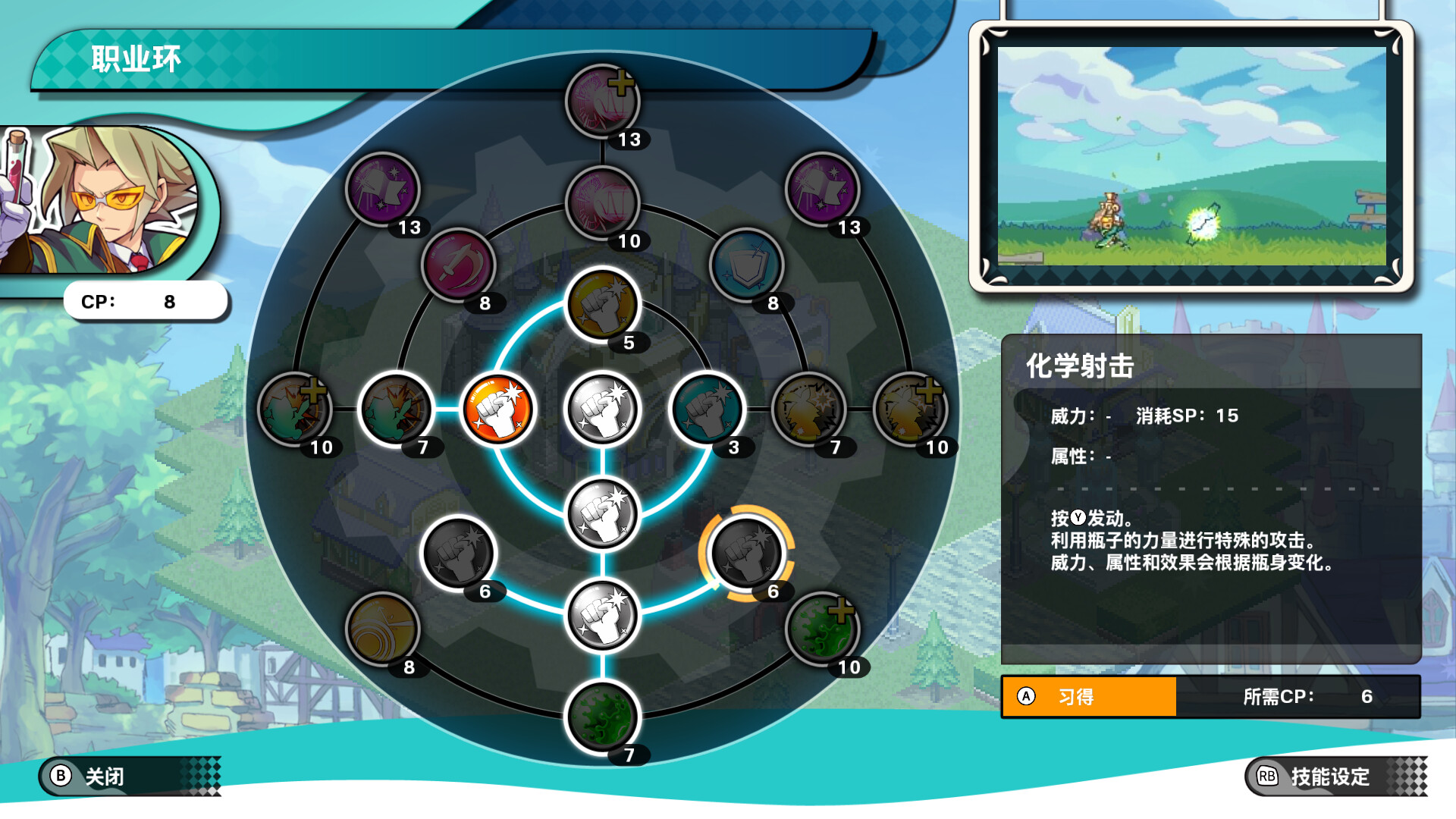
Task: Select the golden orb node costing 8
Action: (x=382, y=629)
